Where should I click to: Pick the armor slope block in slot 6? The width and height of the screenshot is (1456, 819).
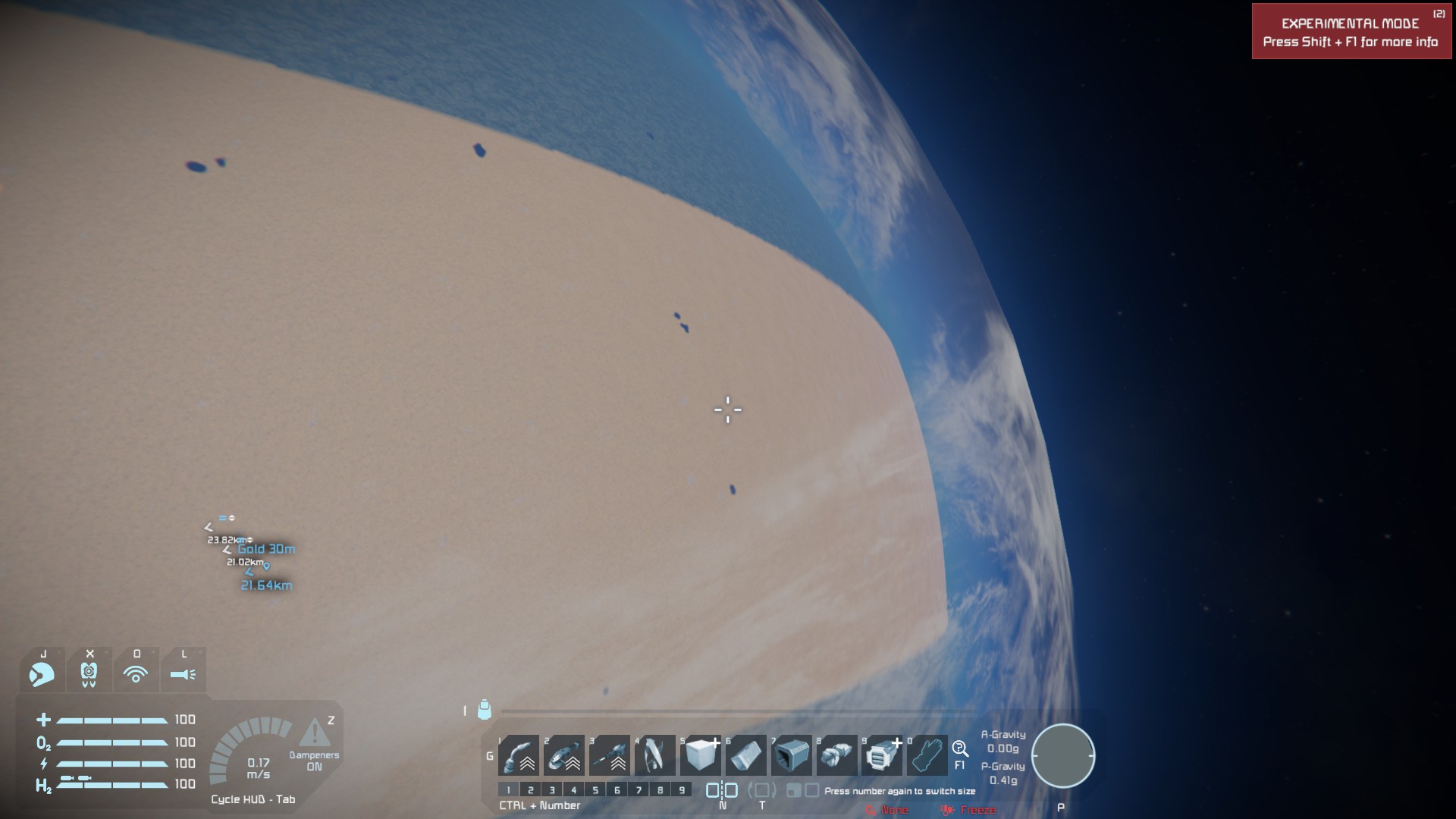click(x=746, y=755)
